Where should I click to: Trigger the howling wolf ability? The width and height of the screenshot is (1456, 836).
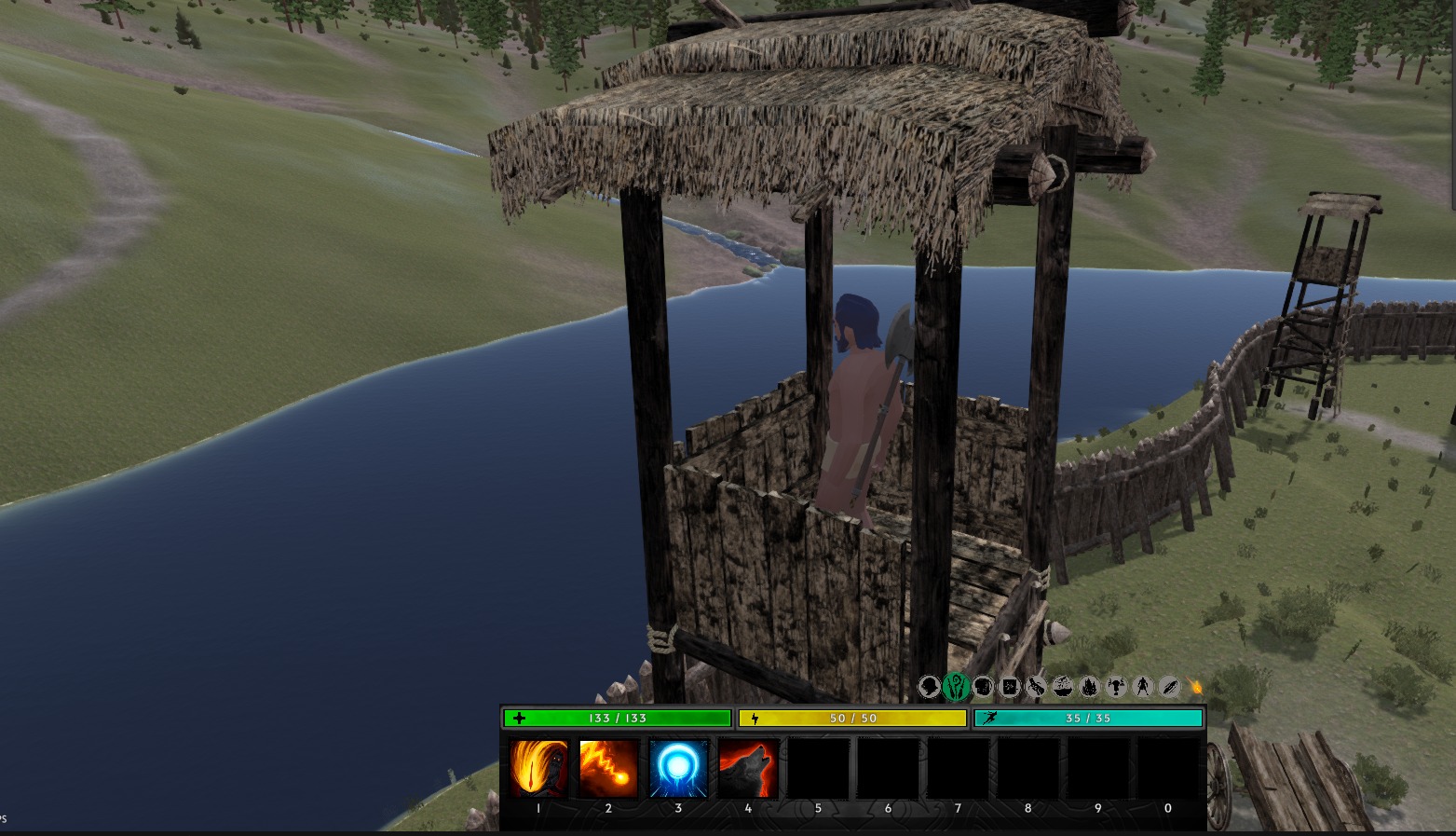tap(748, 768)
